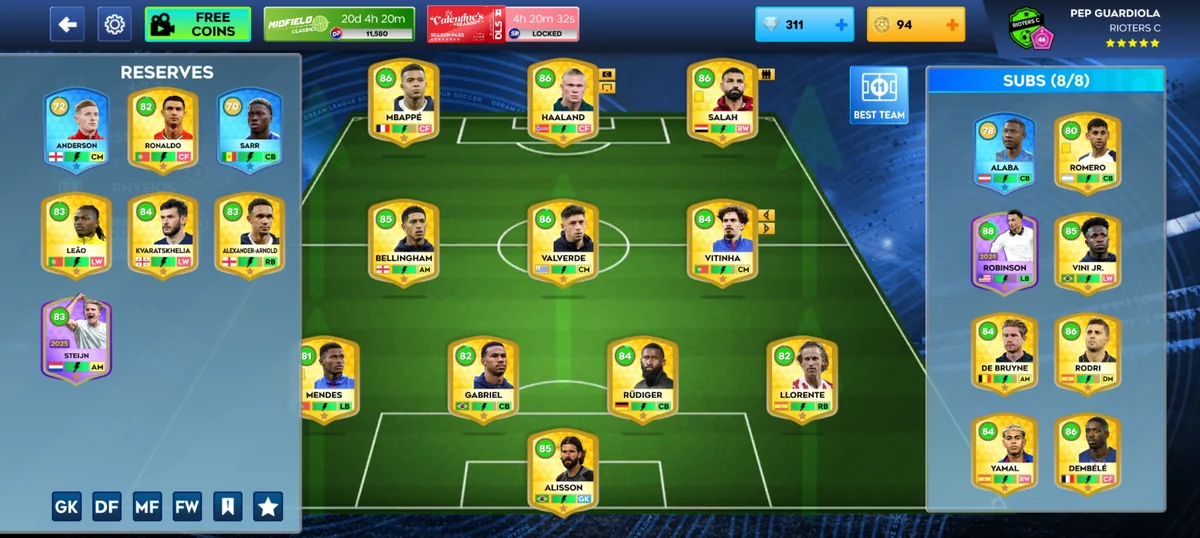Show star-rated players filter
Viewport: 1200px width, 538px height.
(267, 507)
